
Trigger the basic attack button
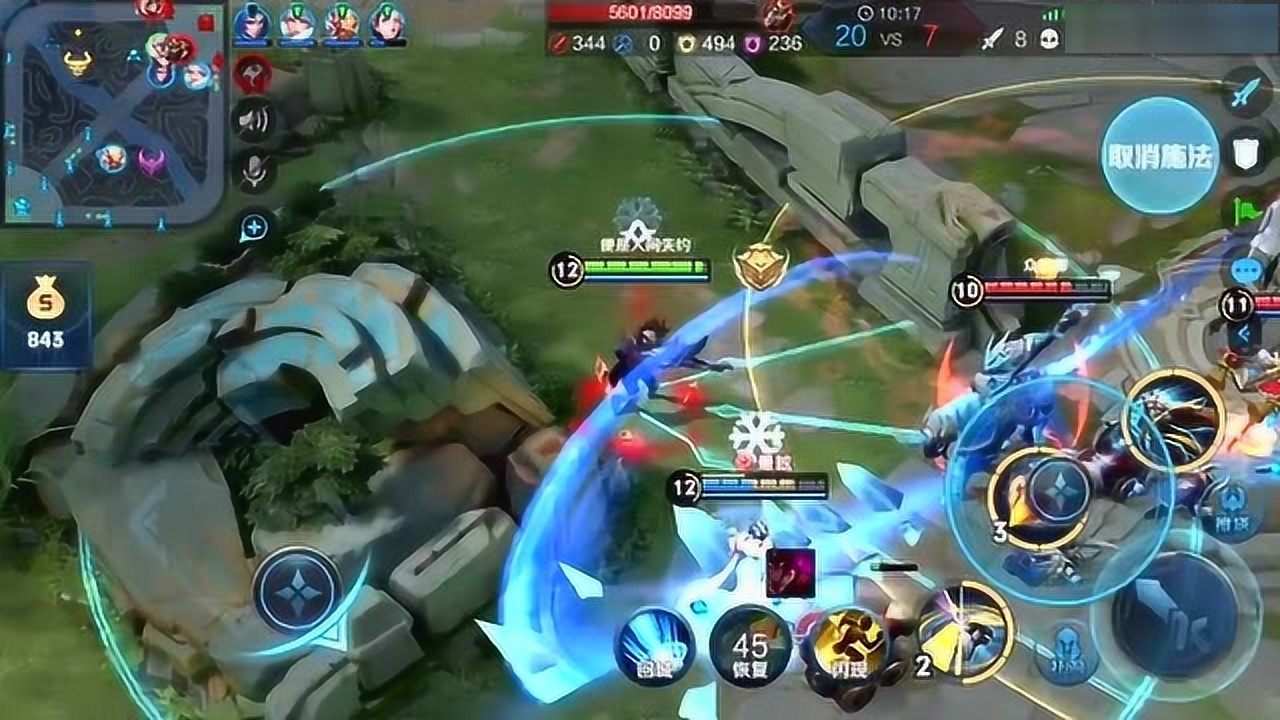coord(1174,614)
